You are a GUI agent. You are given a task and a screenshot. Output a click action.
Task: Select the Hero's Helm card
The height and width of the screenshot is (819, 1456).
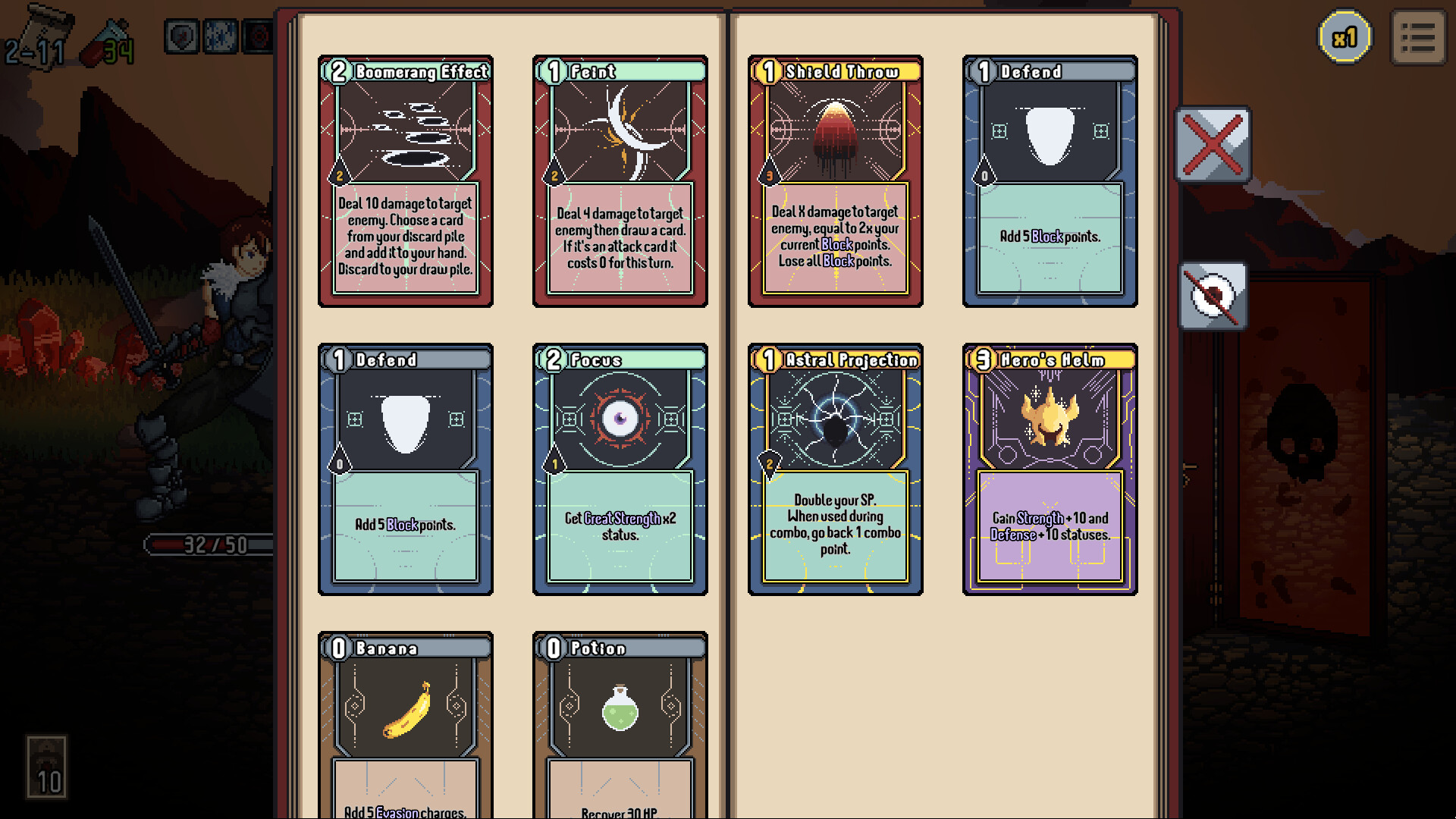1050,470
